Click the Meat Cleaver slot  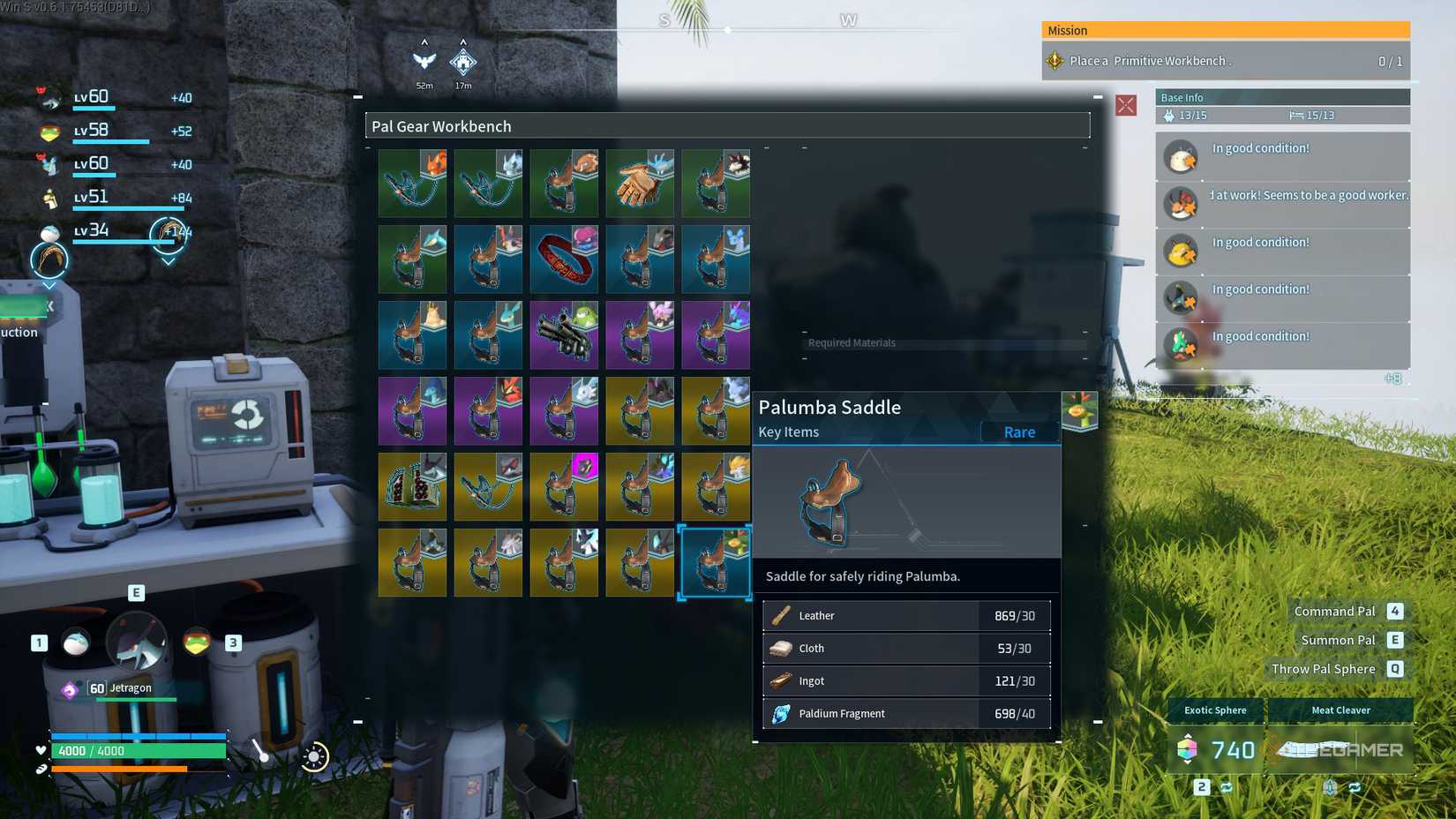pyautogui.click(x=1340, y=710)
